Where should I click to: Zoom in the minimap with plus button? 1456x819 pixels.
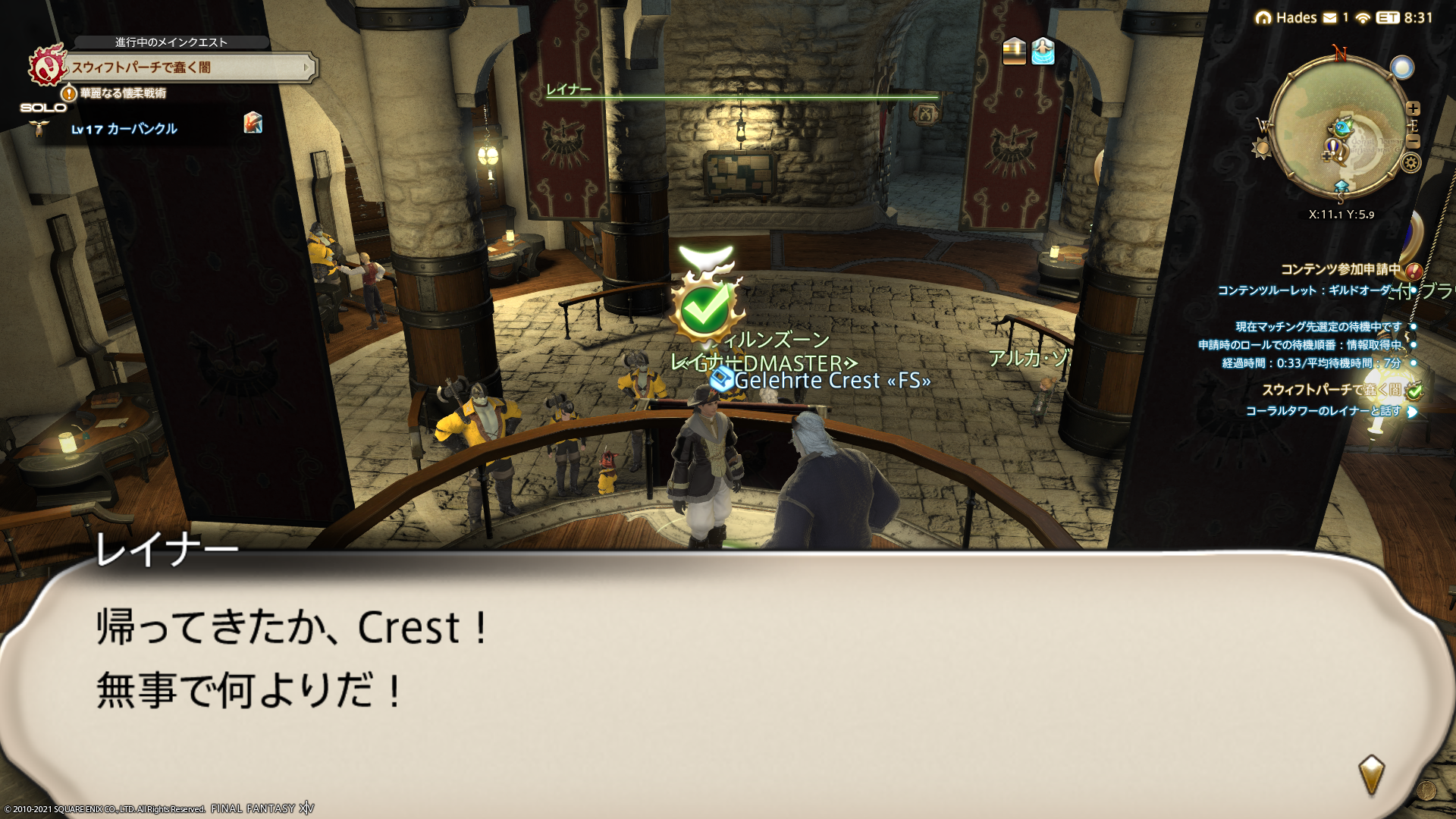pyautogui.click(x=1413, y=108)
